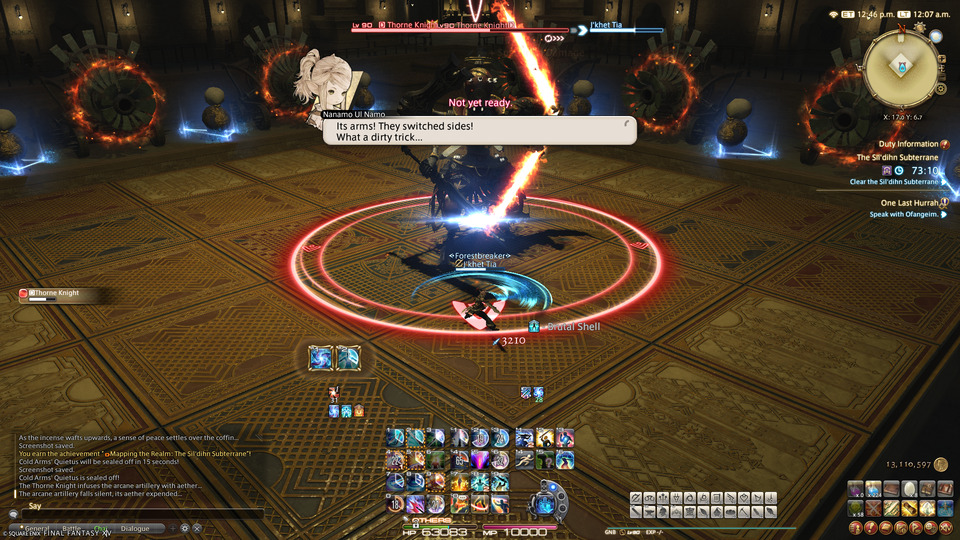Screen dimensions: 960x540
Task: Select the Brutal Shell status icon
Action: [x=534, y=326]
